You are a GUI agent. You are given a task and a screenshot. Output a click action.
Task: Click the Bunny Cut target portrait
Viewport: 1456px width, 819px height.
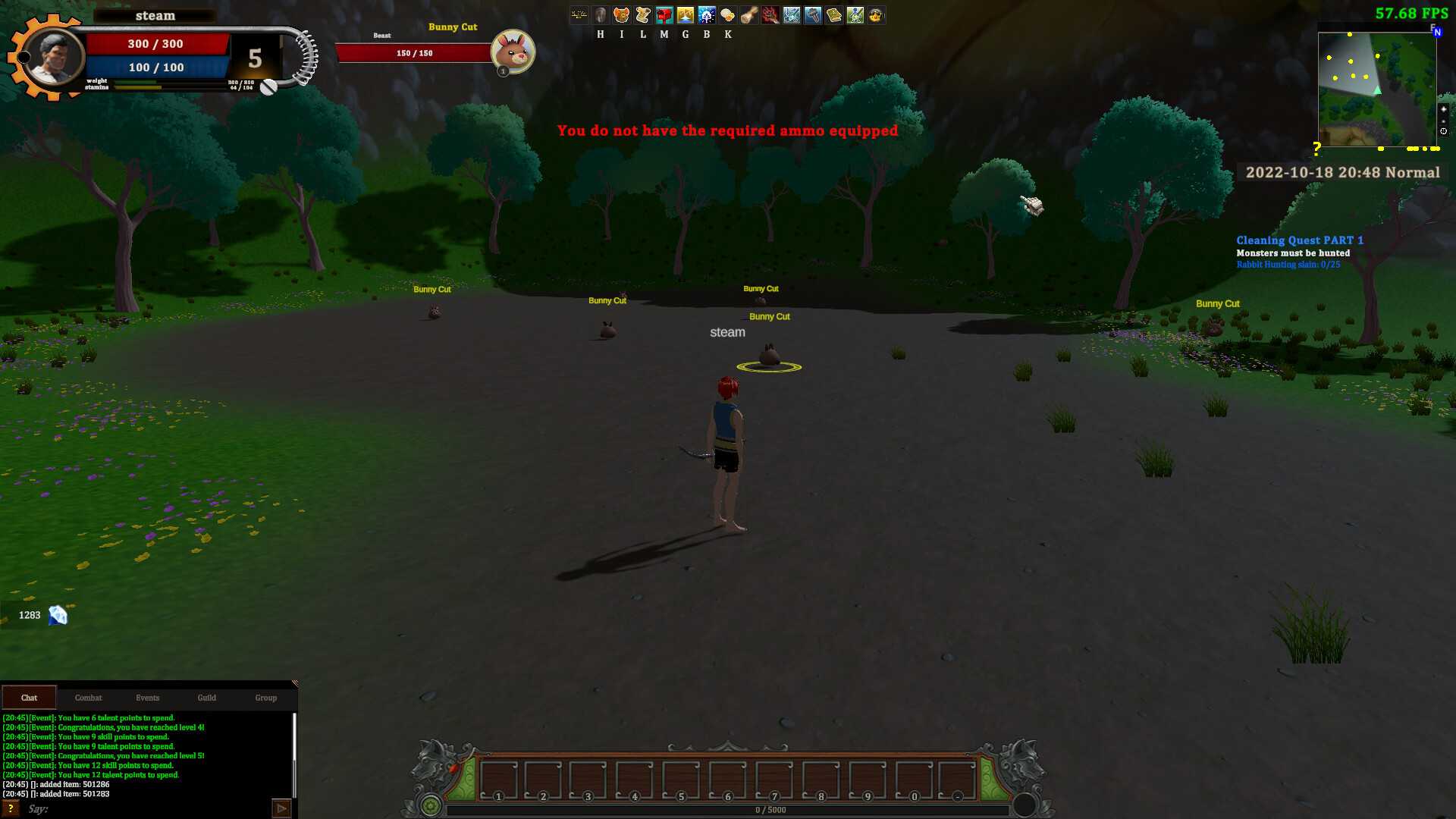514,52
